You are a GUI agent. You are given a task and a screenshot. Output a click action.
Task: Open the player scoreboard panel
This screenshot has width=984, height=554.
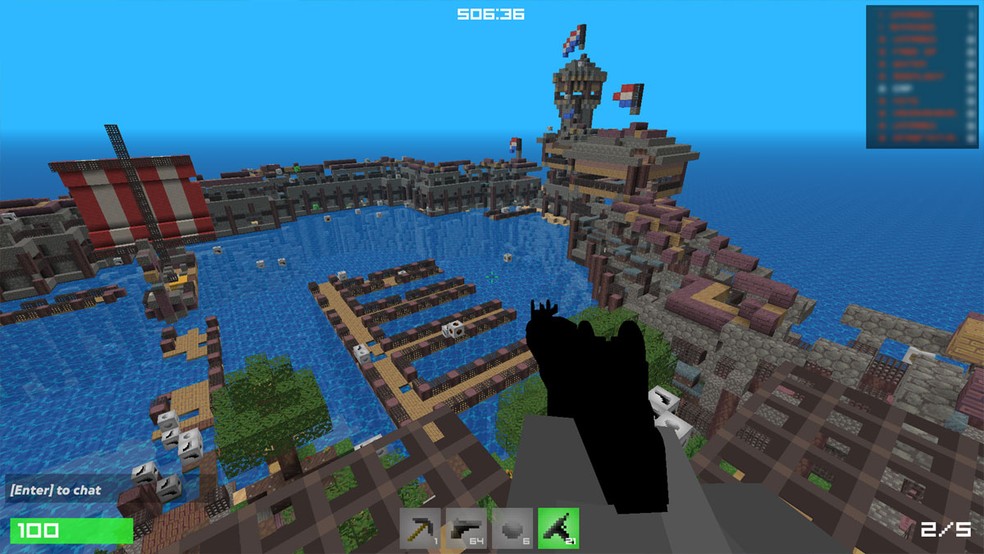click(x=921, y=77)
